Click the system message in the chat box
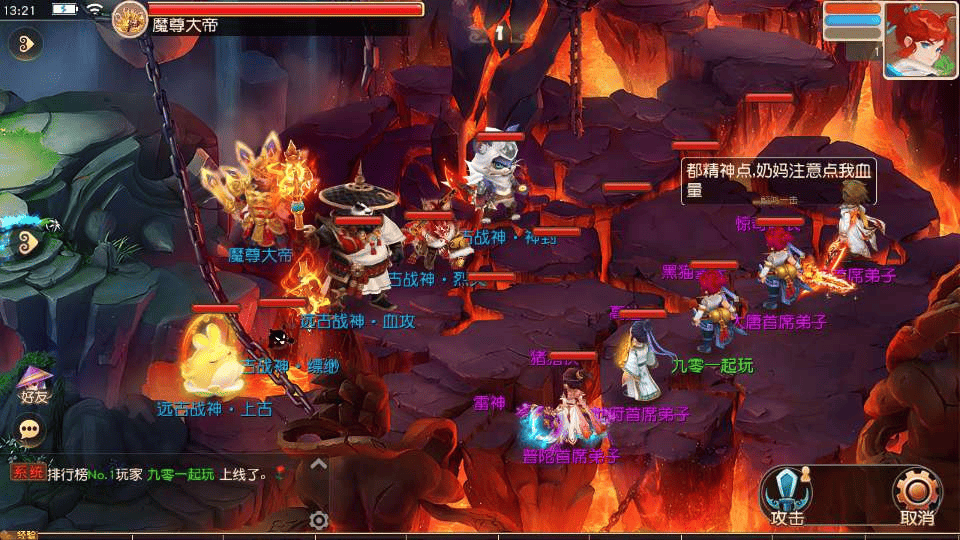The width and height of the screenshot is (960, 540). point(150,474)
